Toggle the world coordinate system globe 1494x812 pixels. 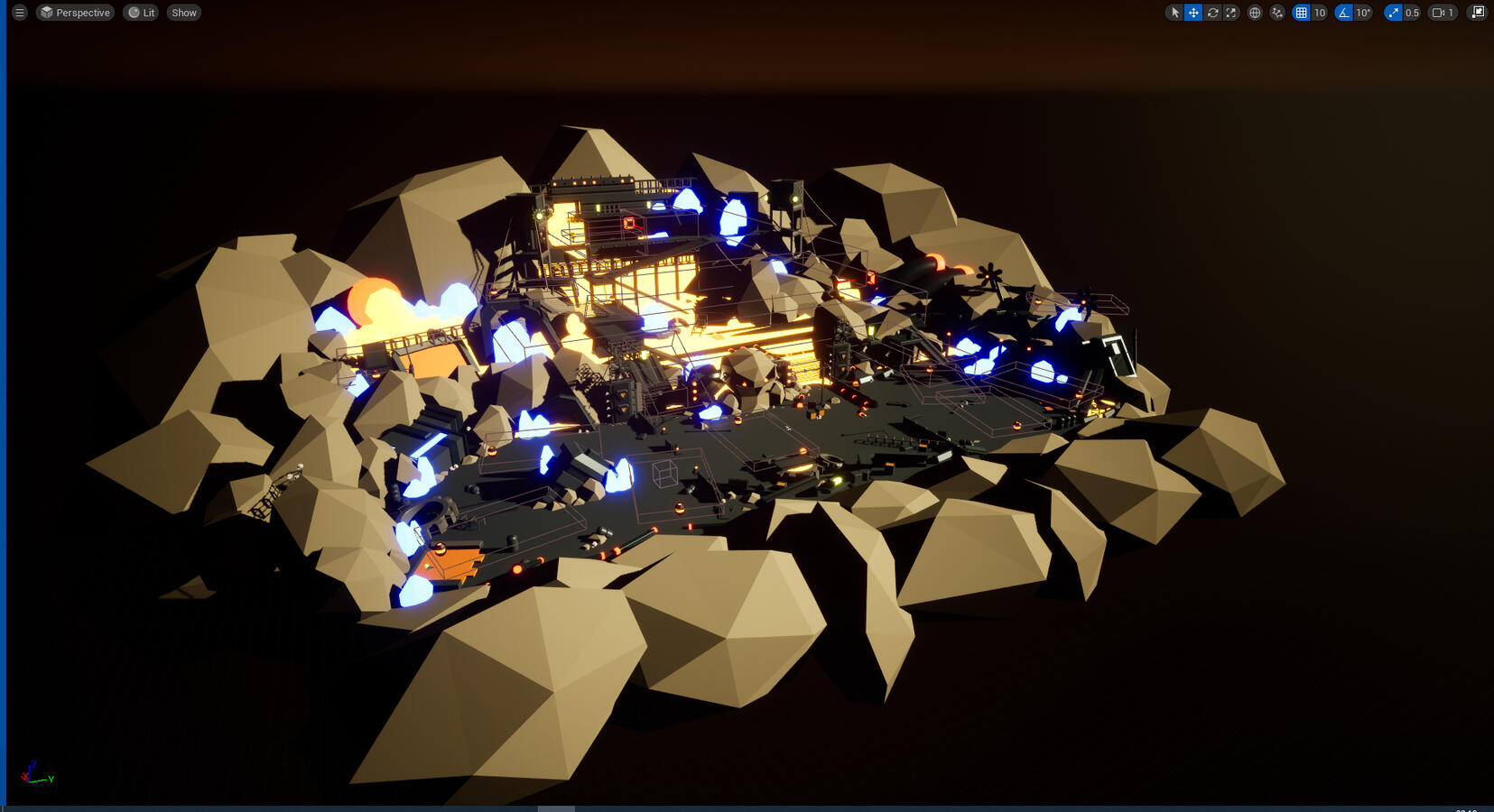tap(1255, 13)
